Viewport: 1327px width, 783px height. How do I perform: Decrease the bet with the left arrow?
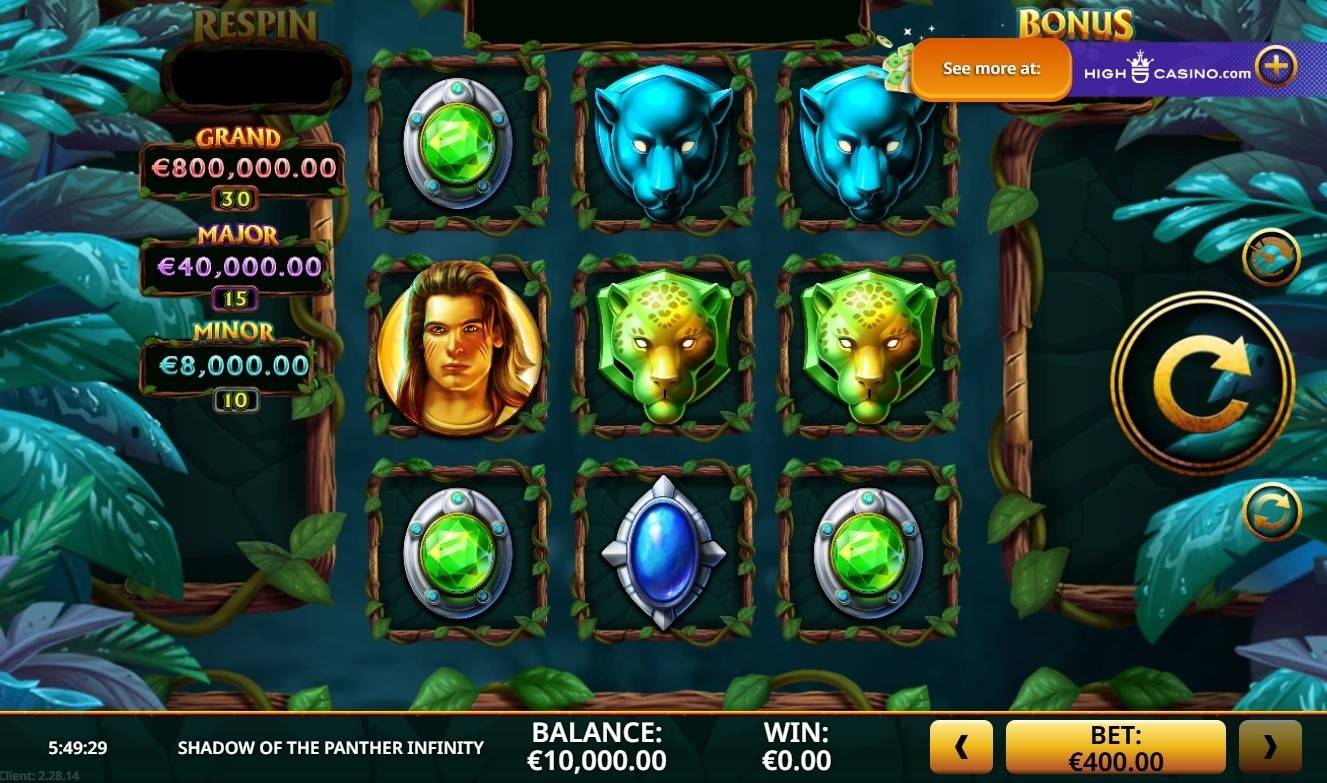click(x=961, y=747)
